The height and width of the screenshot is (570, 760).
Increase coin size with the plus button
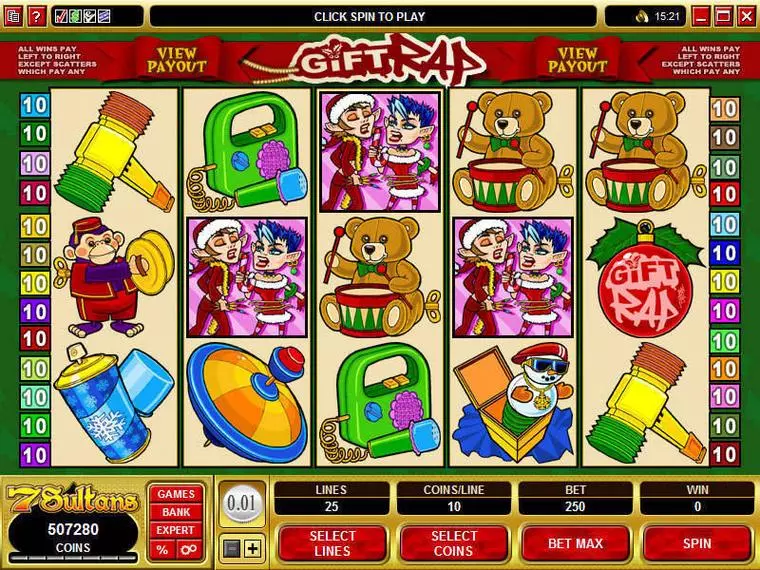click(252, 548)
